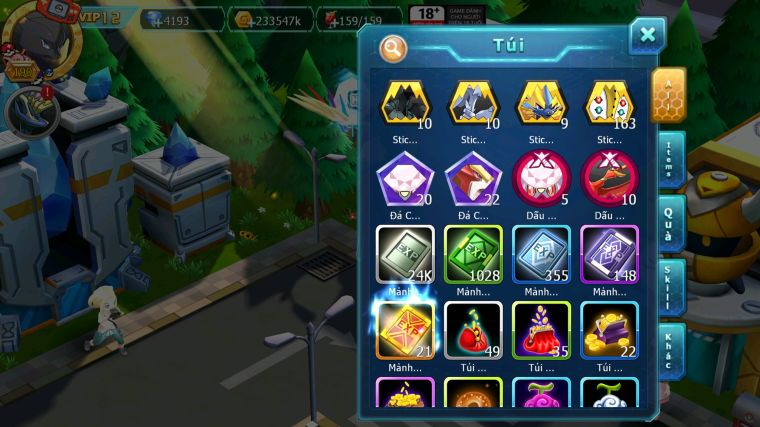Choose the red-black X orb with 10 count
760x427 pixels.
click(610, 177)
